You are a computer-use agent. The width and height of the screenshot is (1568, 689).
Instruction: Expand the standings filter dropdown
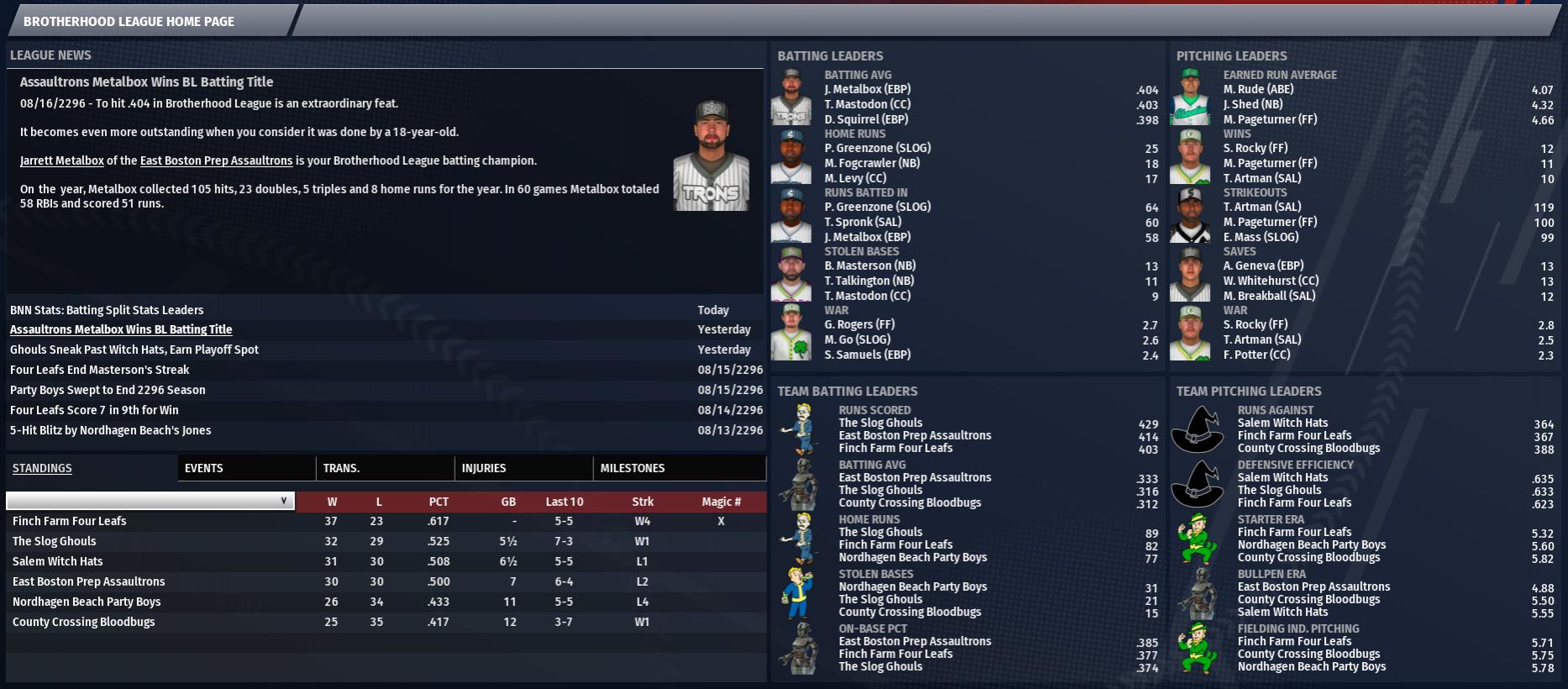point(150,501)
